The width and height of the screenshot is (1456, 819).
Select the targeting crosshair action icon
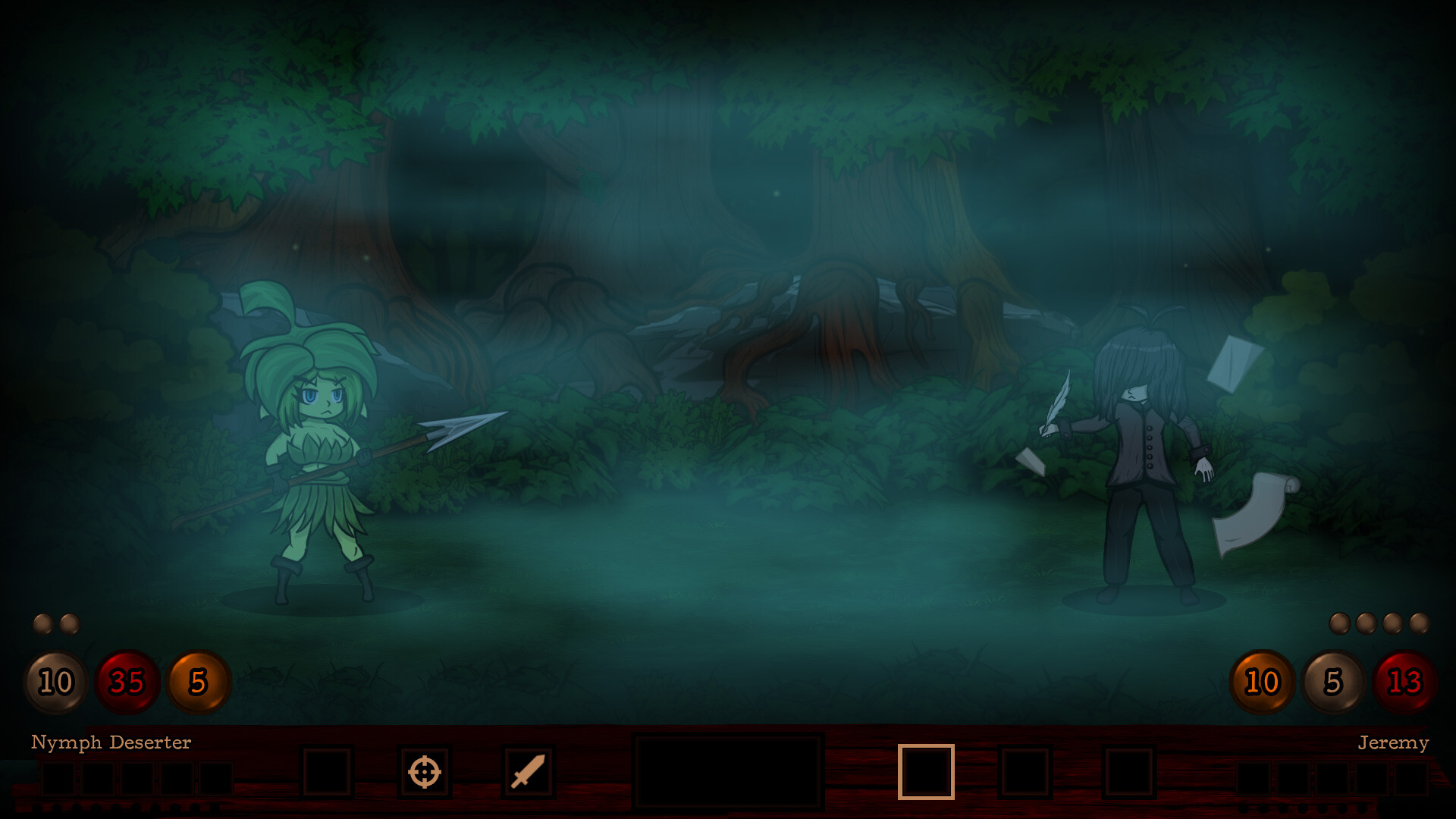pos(425,773)
